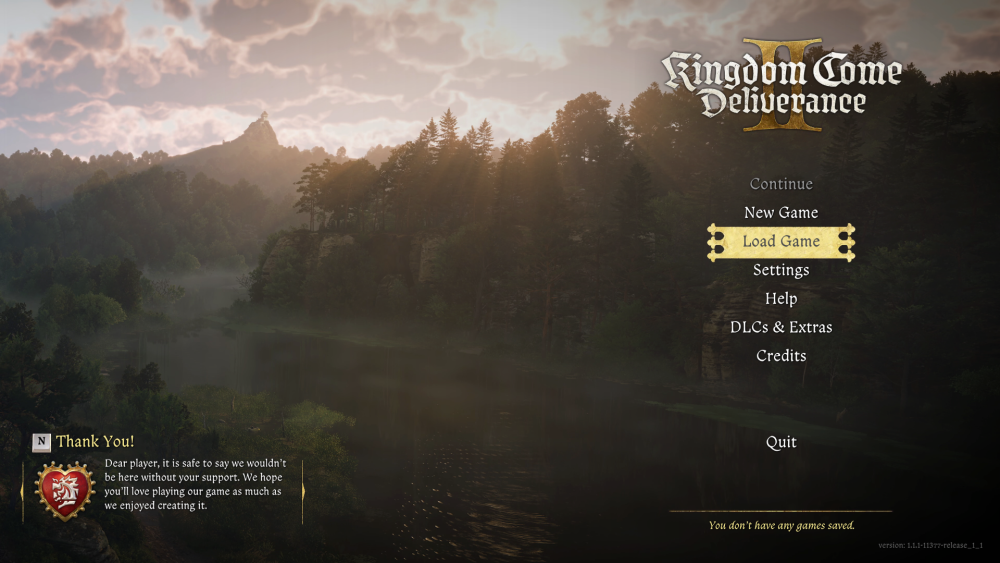Open the Settings menu

(781, 270)
